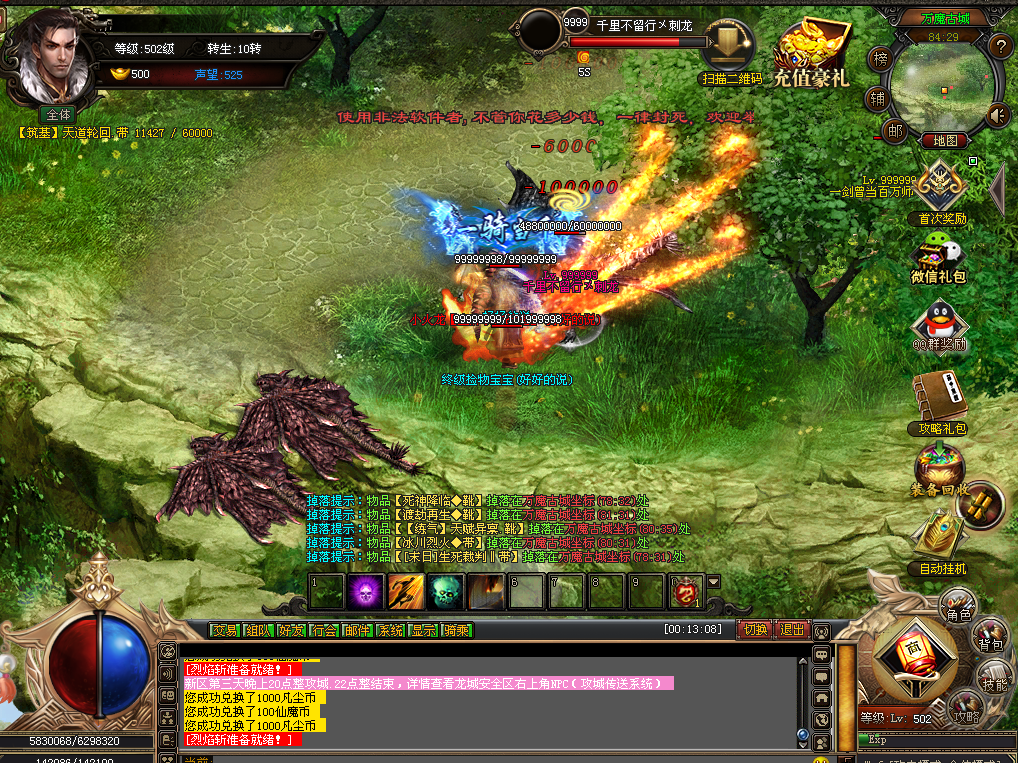Open the 角色 (Character) panel
The image size is (1018, 763).
(959, 605)
